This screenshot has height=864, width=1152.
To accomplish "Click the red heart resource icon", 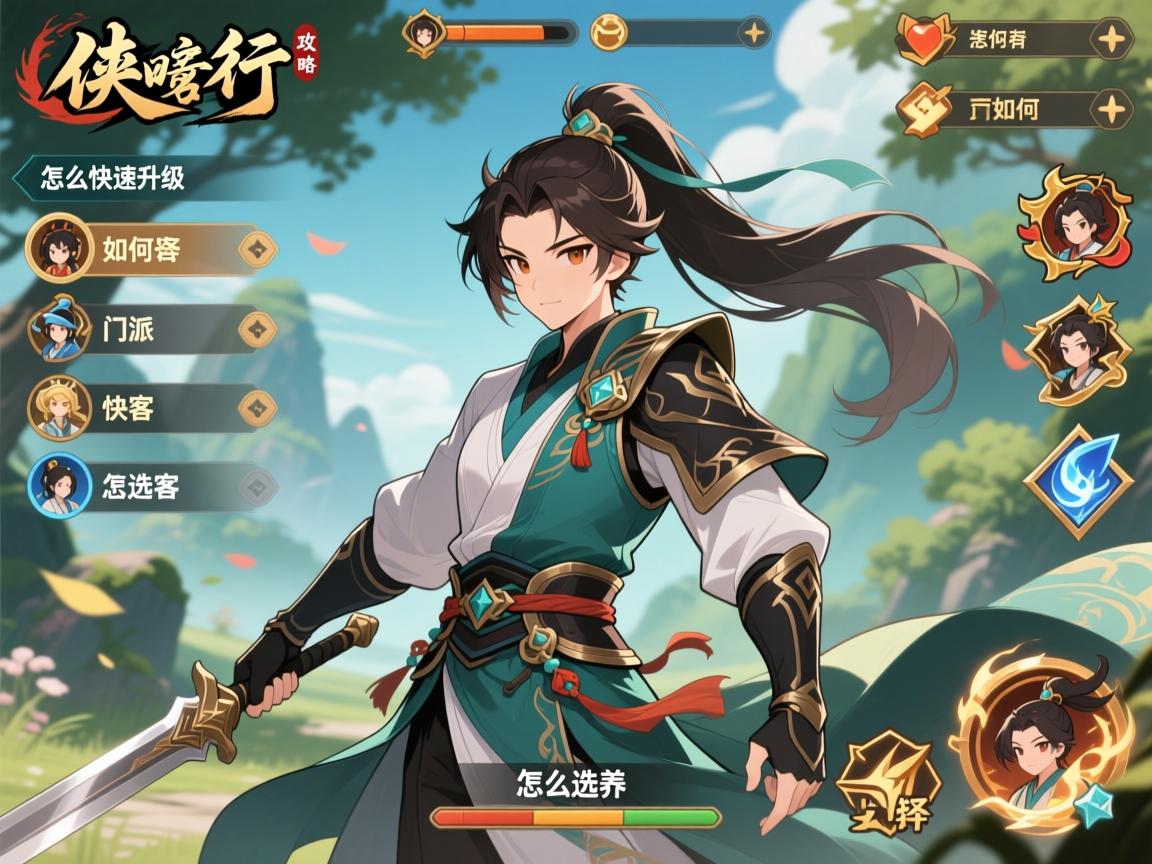I will (x=921, y=41).
